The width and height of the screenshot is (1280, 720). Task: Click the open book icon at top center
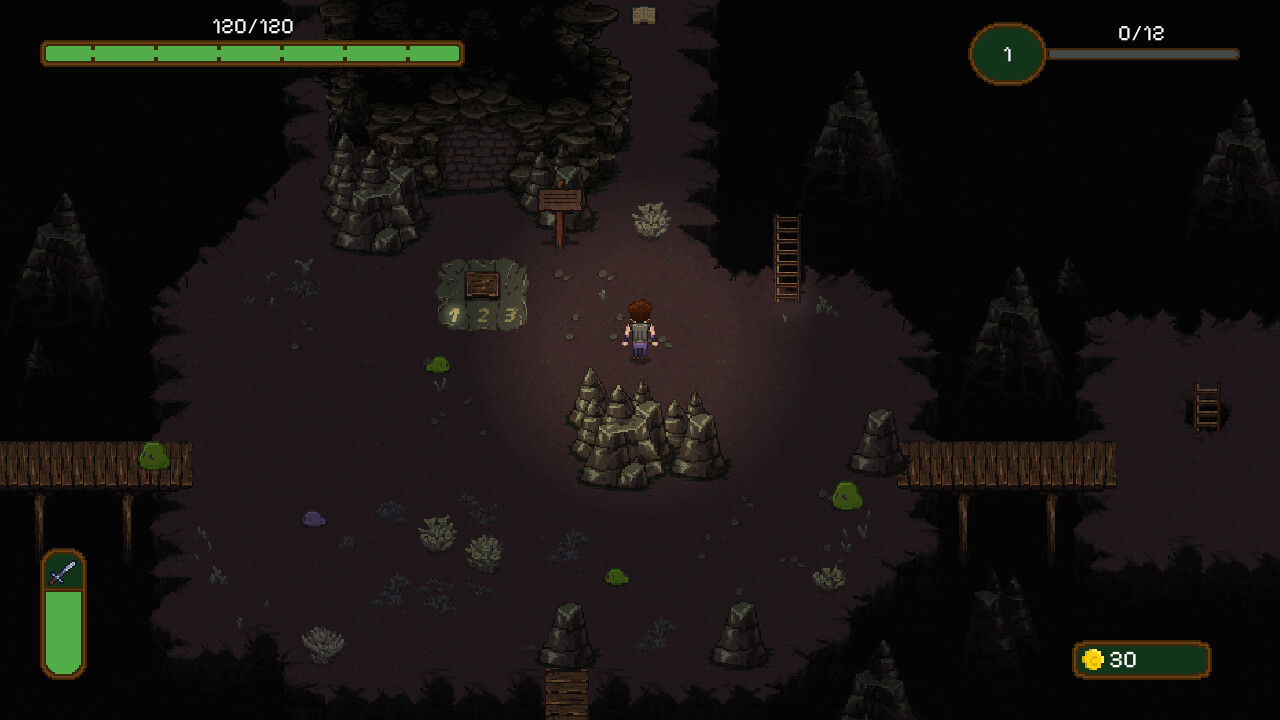[x=646, y=15]
